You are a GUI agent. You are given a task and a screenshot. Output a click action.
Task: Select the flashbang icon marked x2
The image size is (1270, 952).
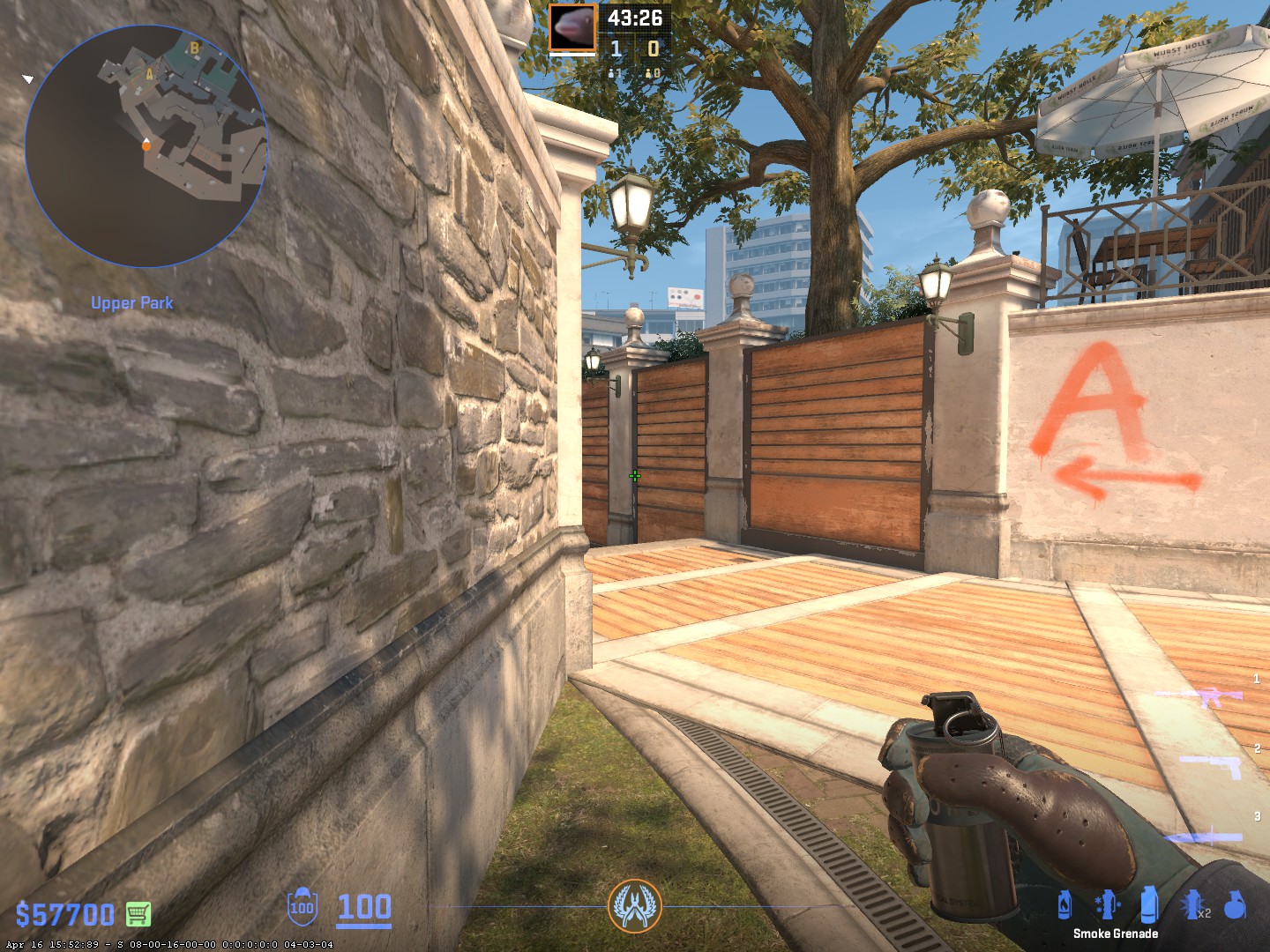tap(1194, 904)
